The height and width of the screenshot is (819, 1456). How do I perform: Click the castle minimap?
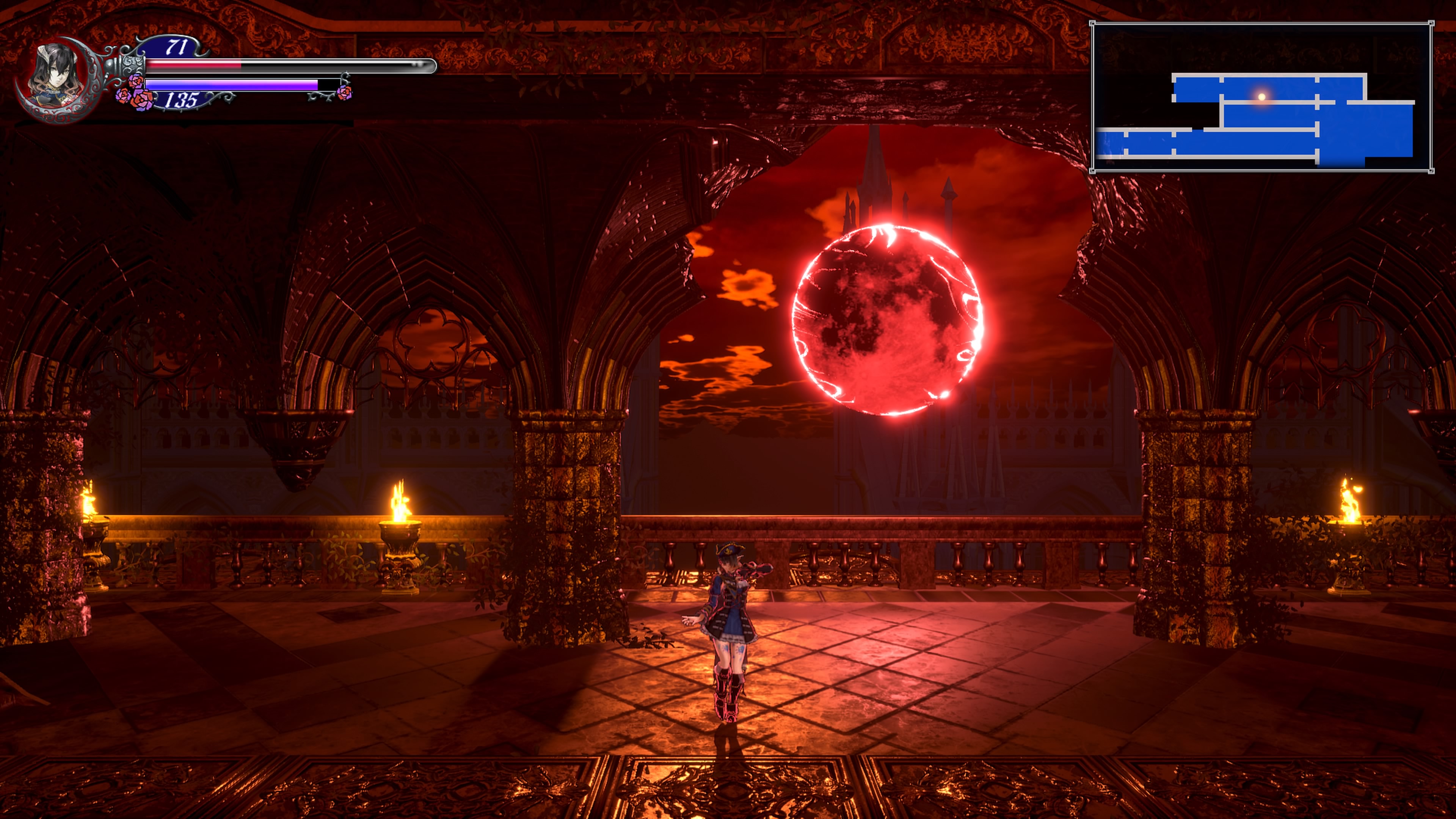1261,97
